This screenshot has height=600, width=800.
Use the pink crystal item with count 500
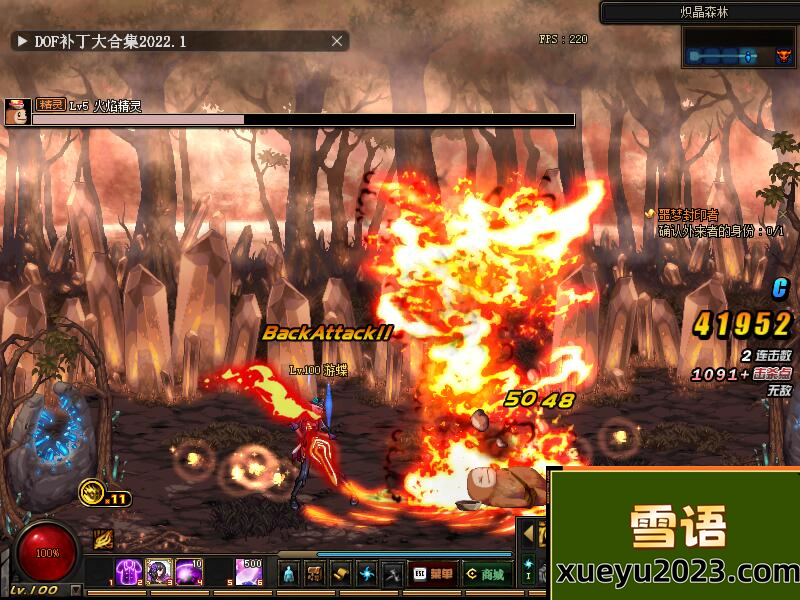coord(247,572)
